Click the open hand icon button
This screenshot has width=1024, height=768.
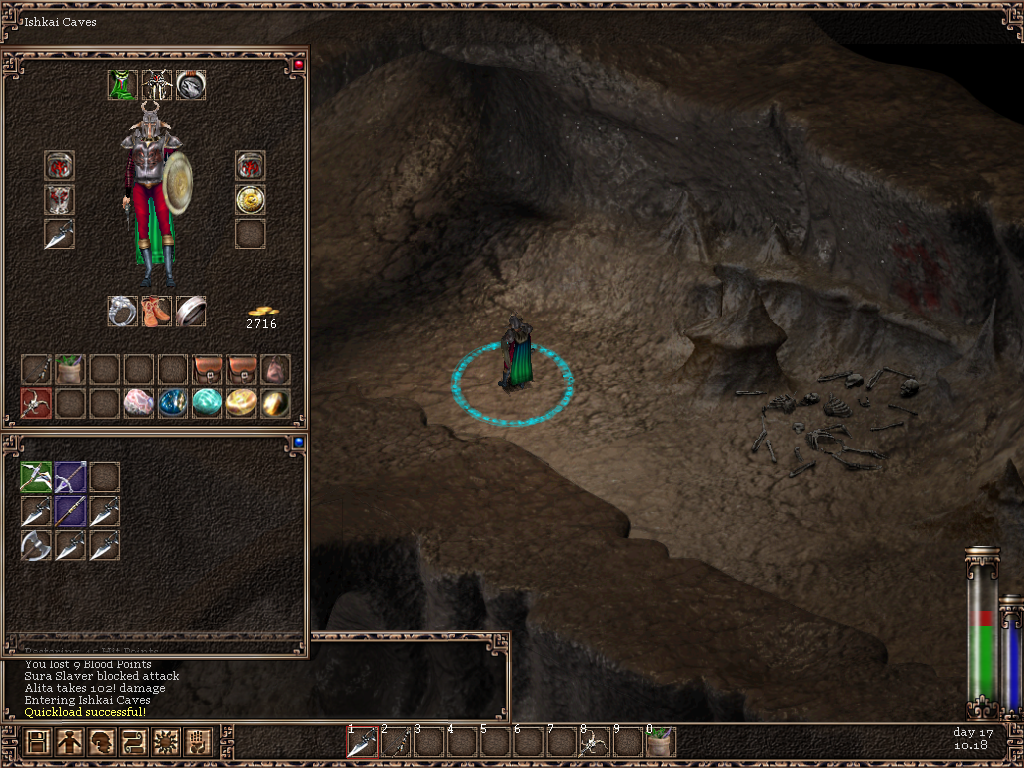198,743
